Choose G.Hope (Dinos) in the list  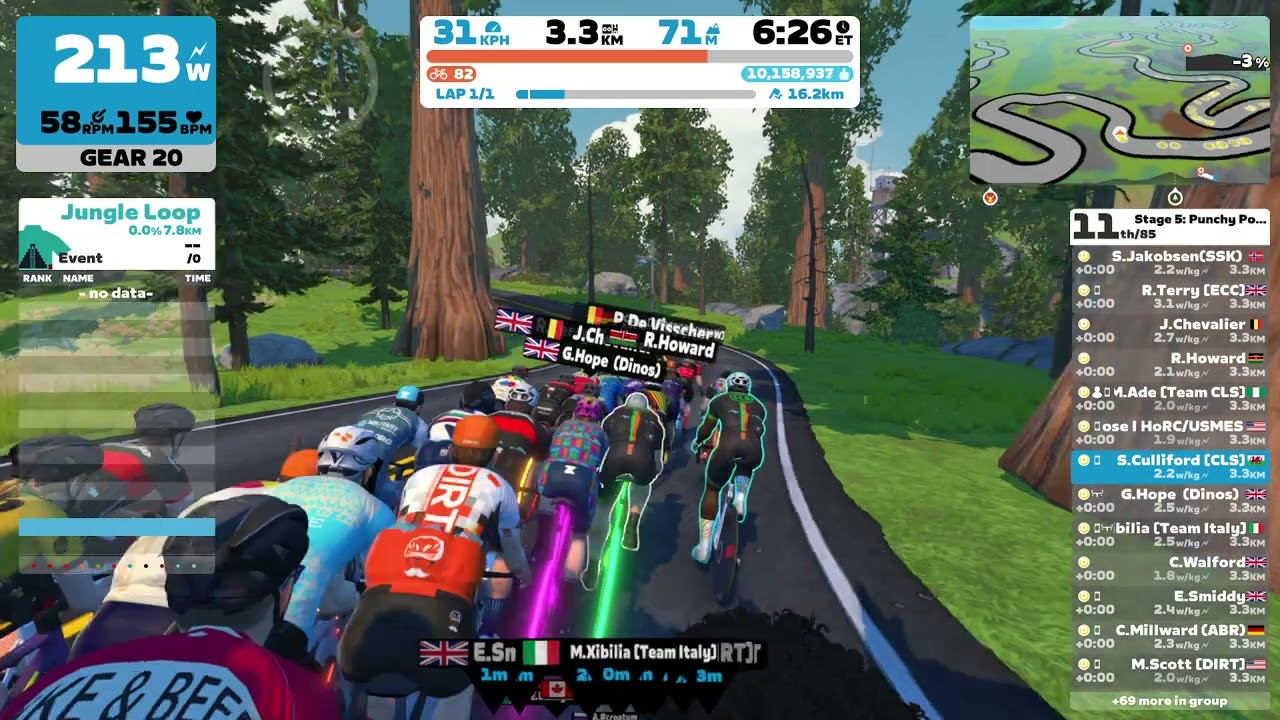coord(1170,501)
